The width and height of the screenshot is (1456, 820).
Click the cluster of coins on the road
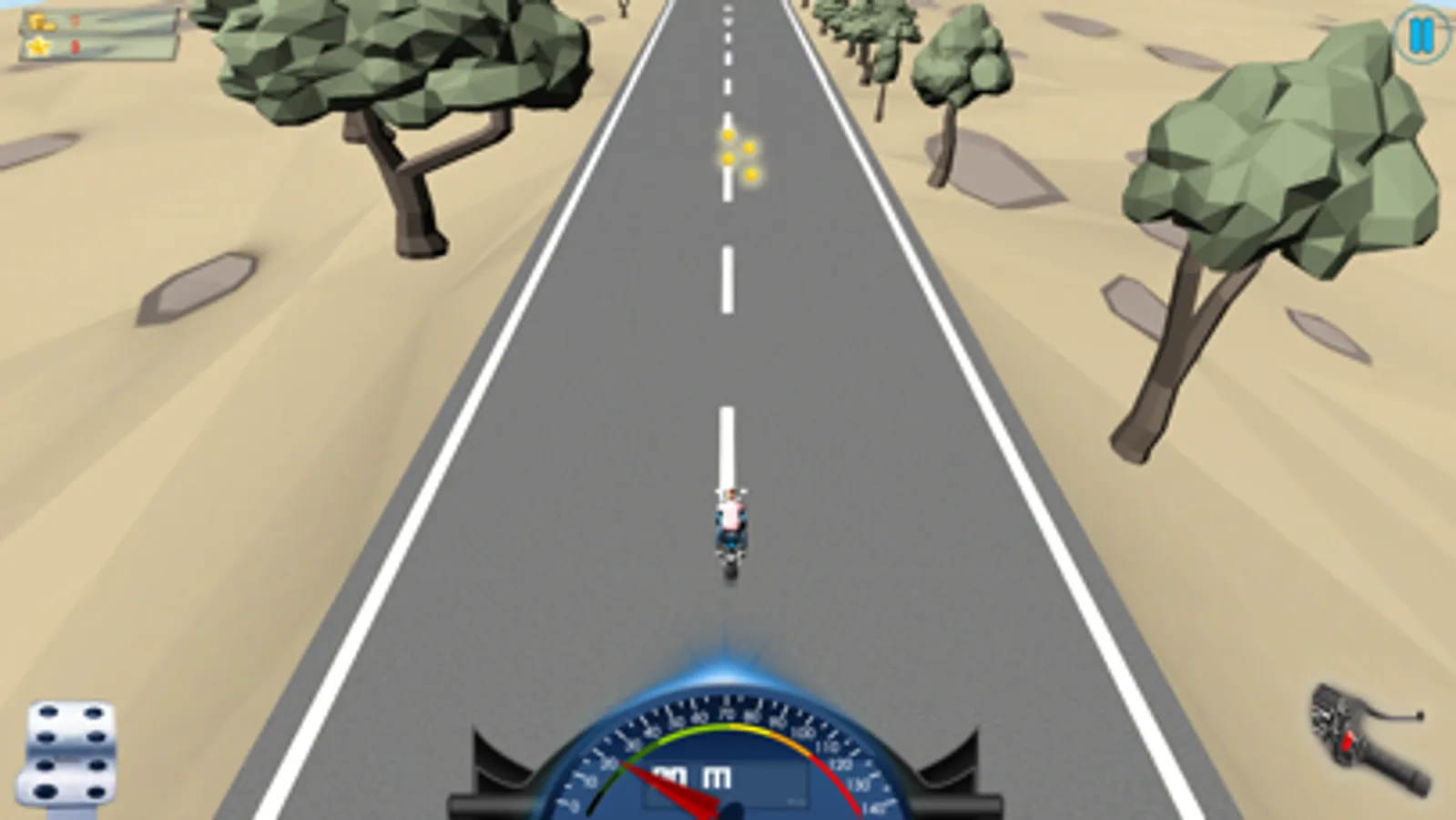(739, 155)
